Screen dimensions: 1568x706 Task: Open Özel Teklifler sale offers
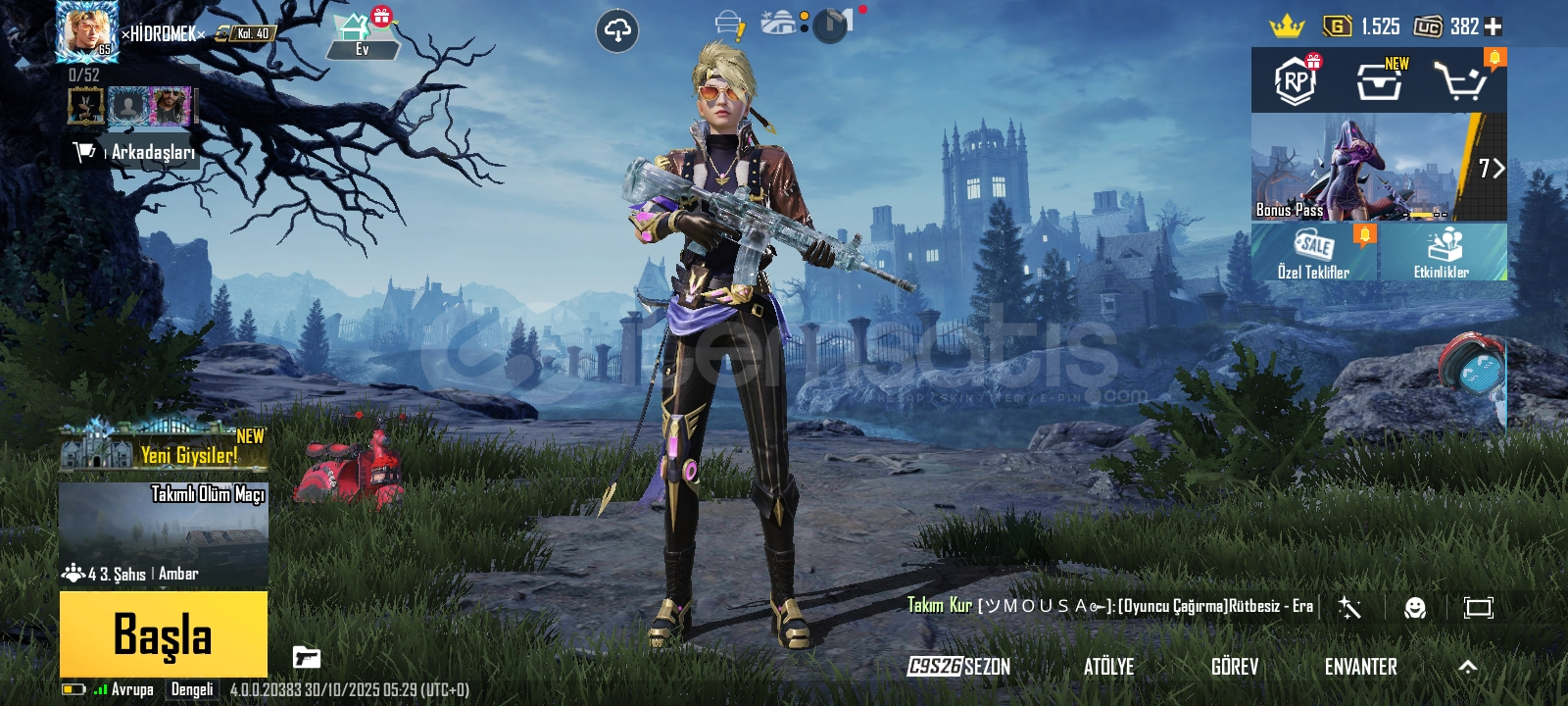(1313, 252)
